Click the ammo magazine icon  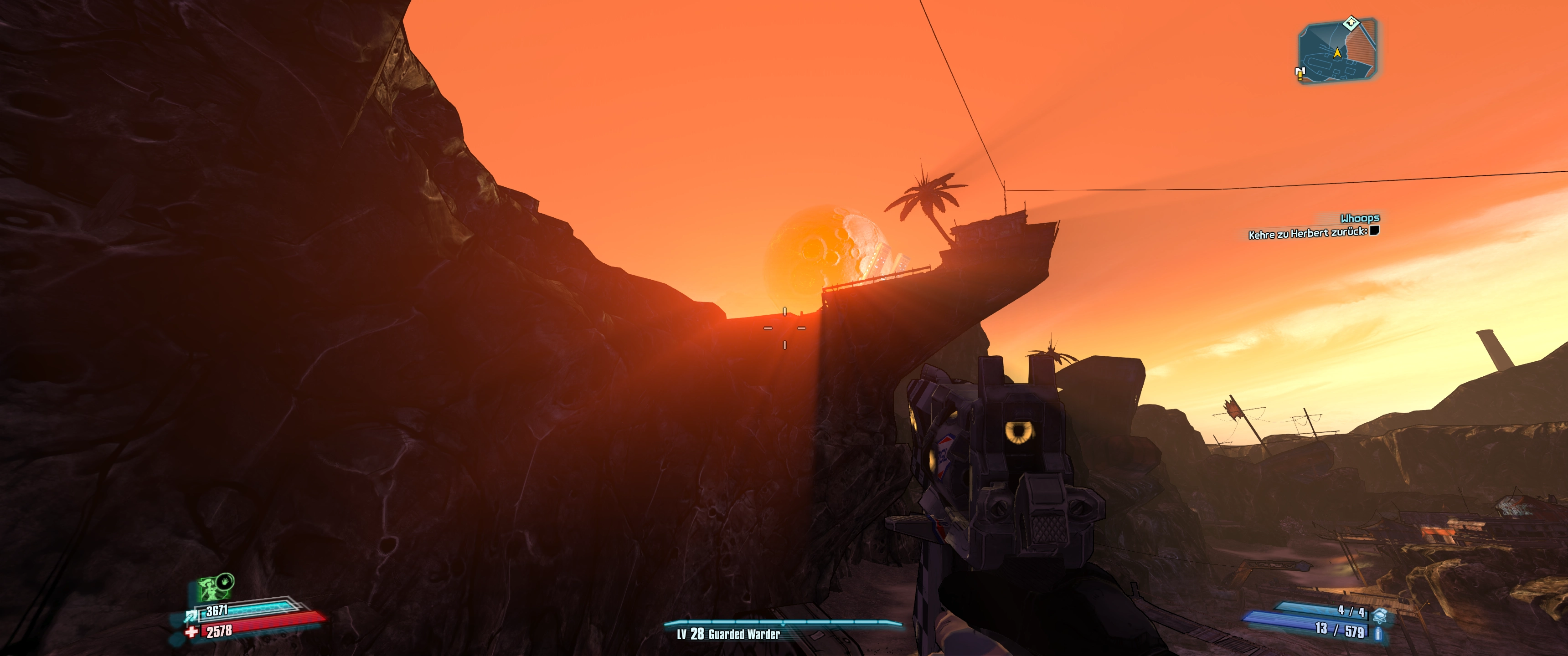click(1379, 634)
